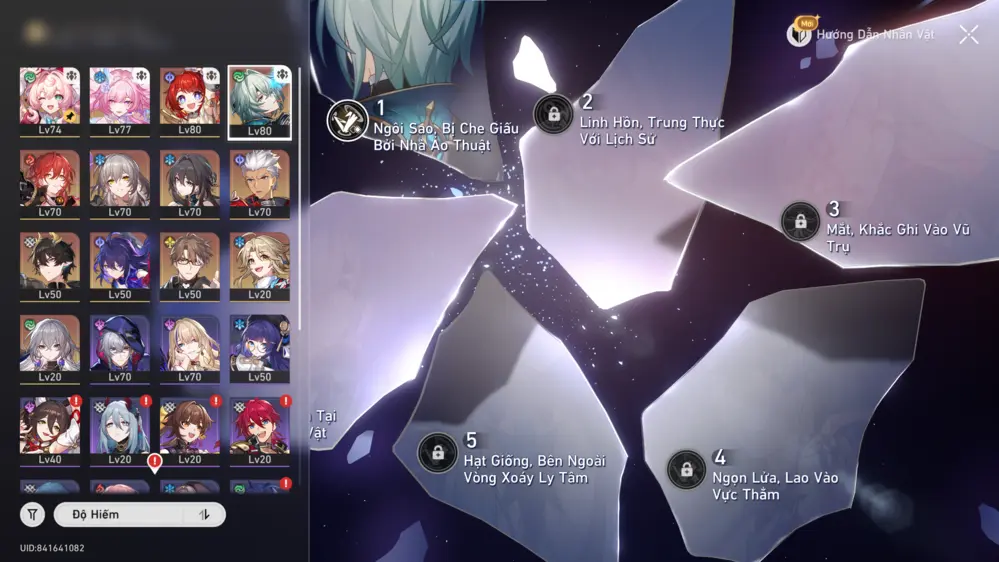
Task: Pick the Lv70 hooded gray-haired character
Action: tap(120, 348)
